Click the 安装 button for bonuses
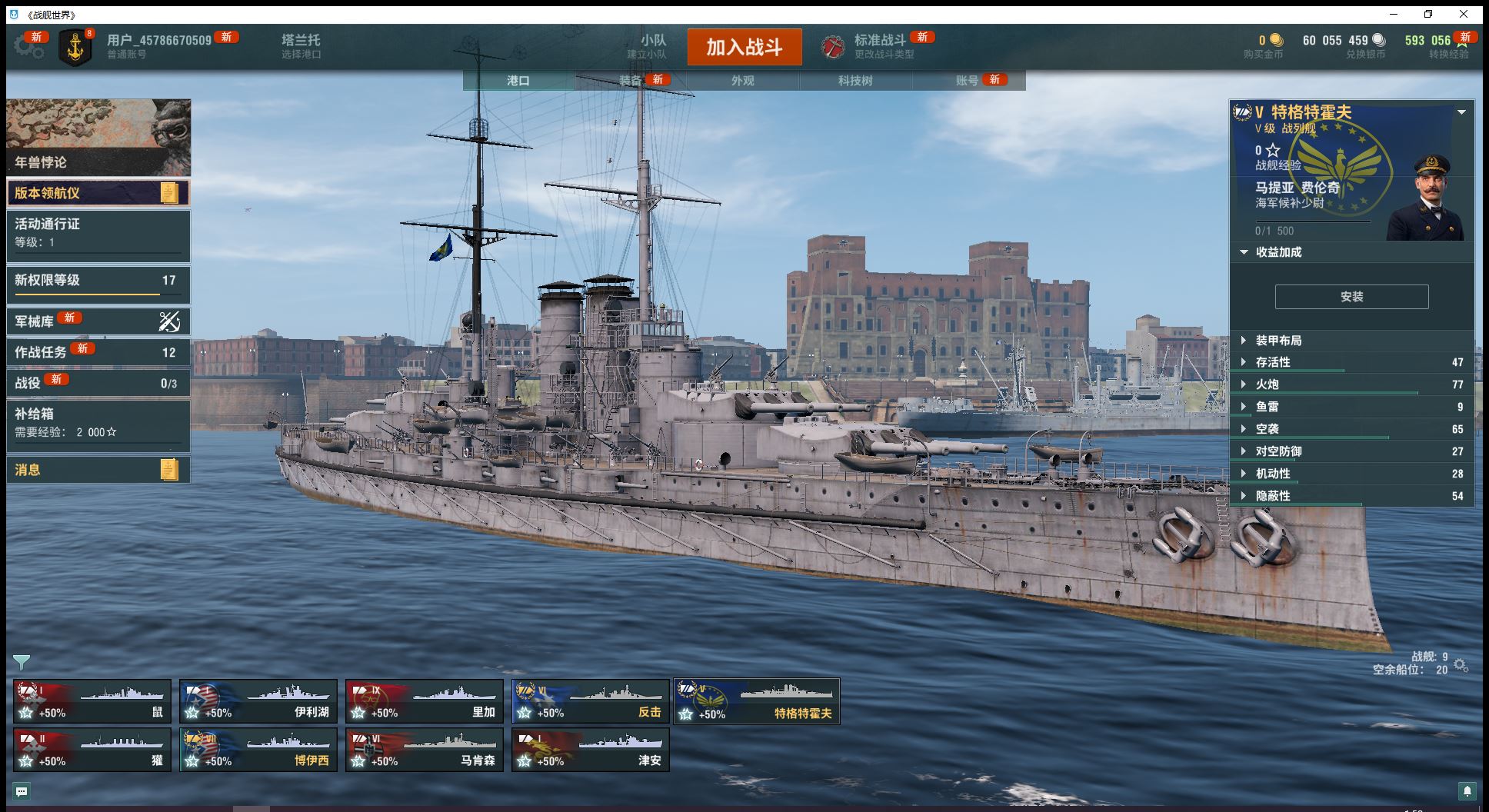This screenshot has height=812, width=1489. pos(1351,297)
